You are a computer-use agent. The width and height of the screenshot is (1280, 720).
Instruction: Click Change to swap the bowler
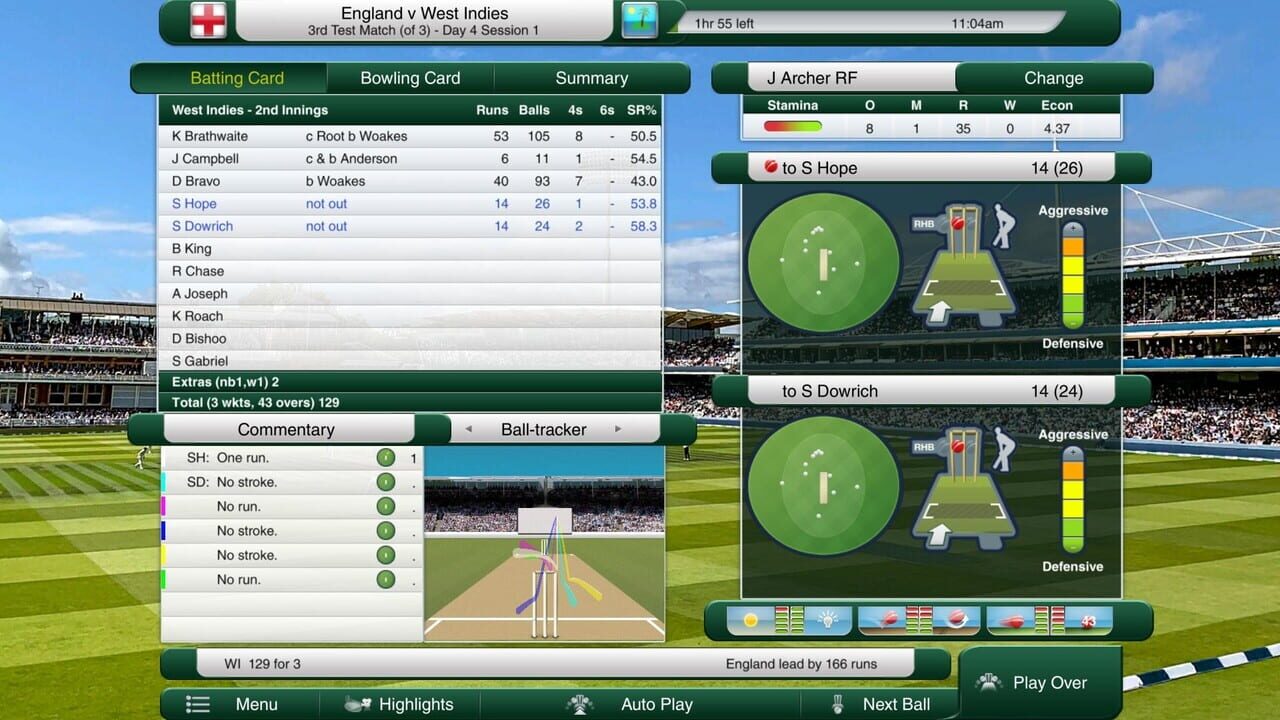[1054, 77]
